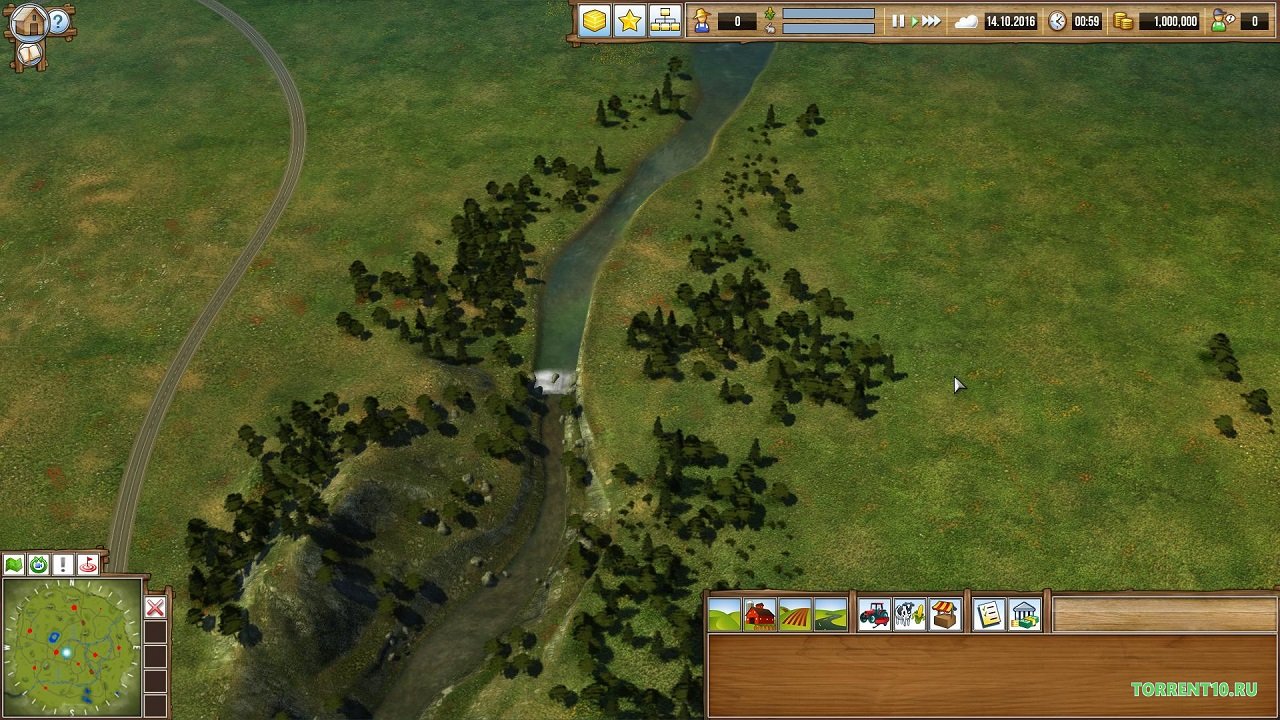Click the question mark help button
Screen dimensions: 1280x720
click(59, 22)
